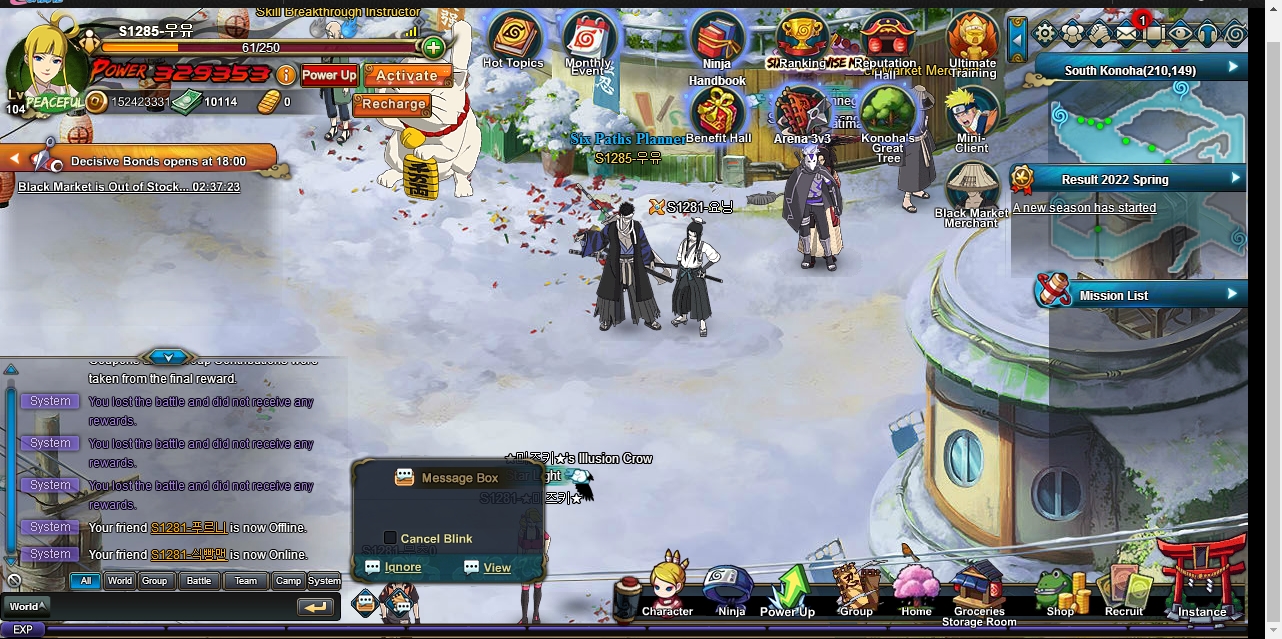Expand the Mission List panel
1282x639 pixels.
(1232, 294)
